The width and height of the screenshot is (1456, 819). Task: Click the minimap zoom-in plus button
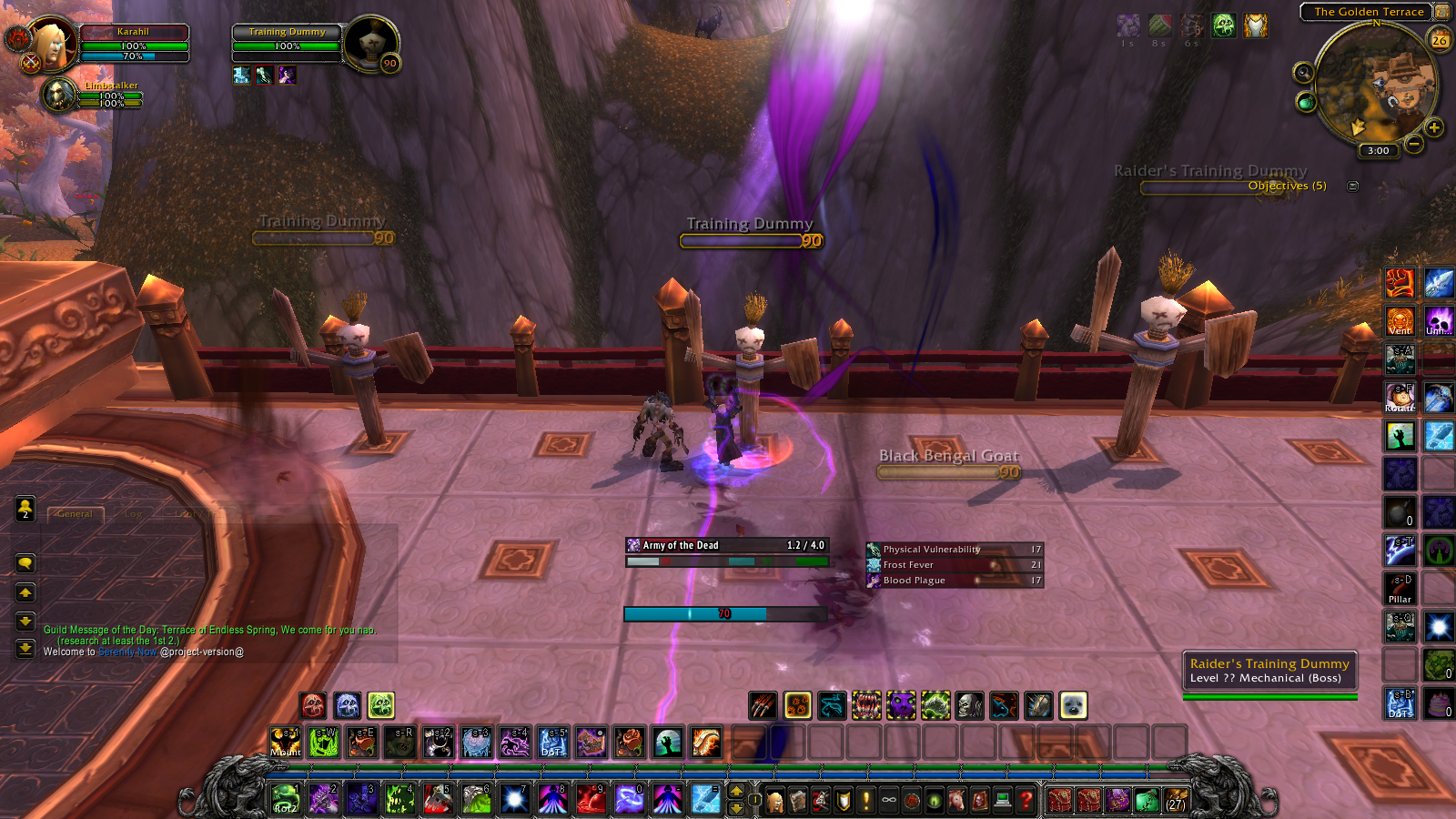tap(1434, 128)
